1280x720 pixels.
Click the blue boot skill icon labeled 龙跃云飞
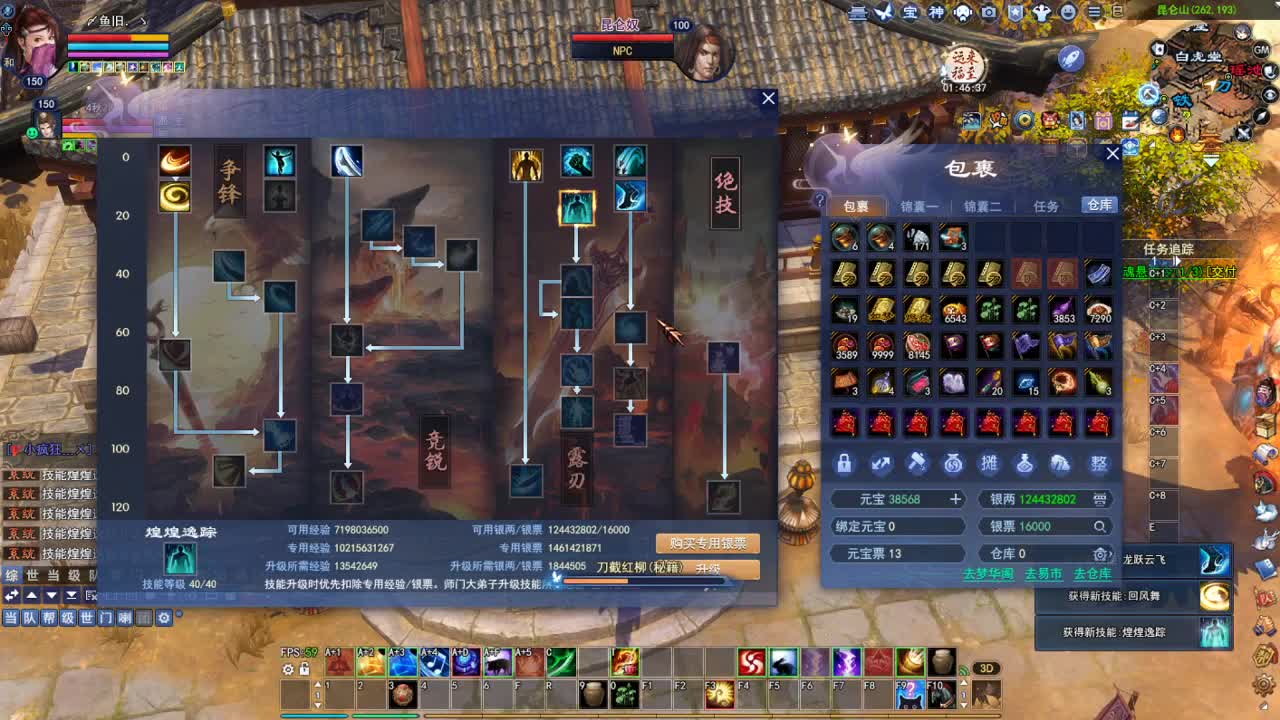click(1216, 561)
